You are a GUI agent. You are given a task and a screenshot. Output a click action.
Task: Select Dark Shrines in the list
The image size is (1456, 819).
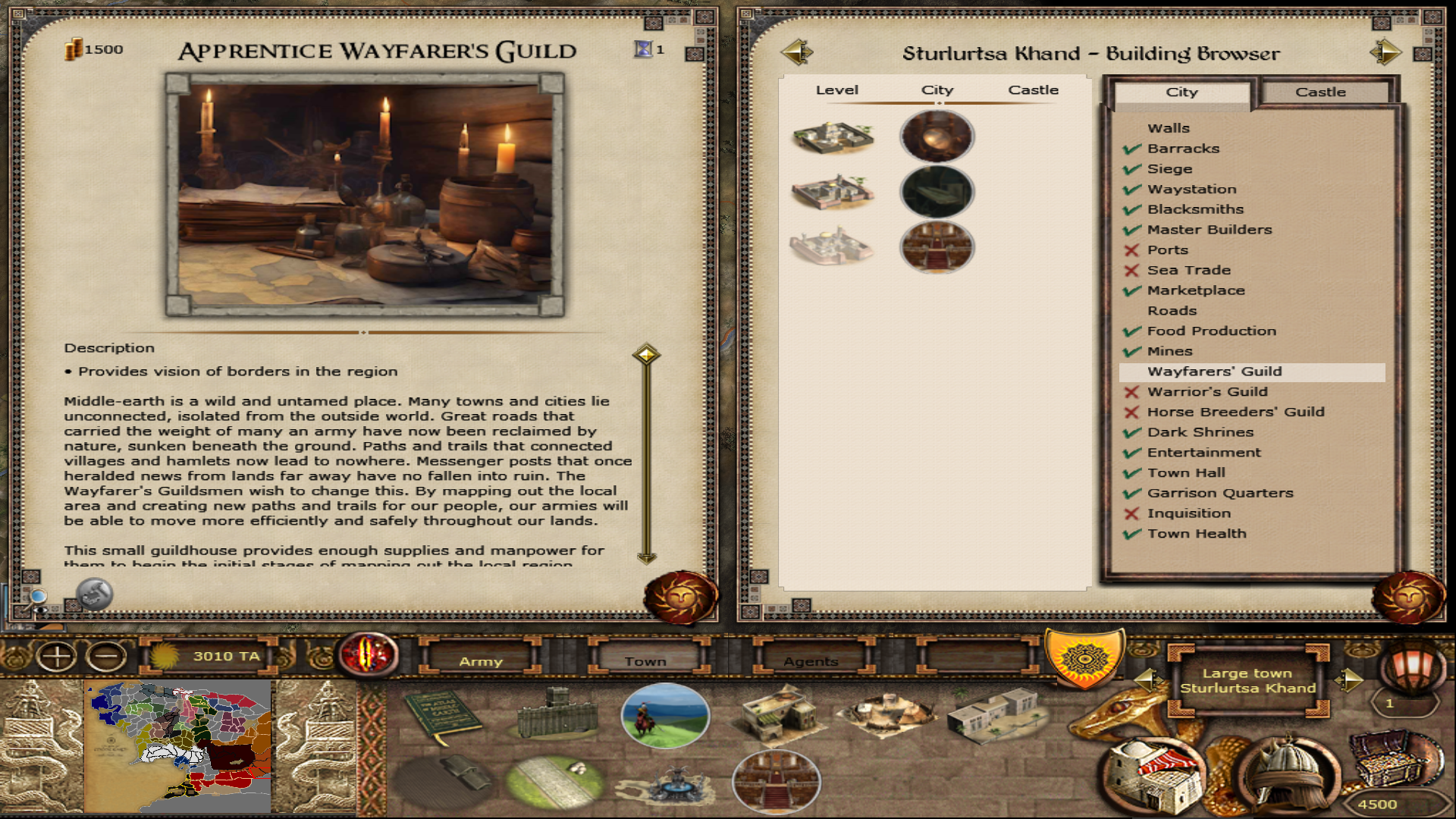tap(1200, 432)
